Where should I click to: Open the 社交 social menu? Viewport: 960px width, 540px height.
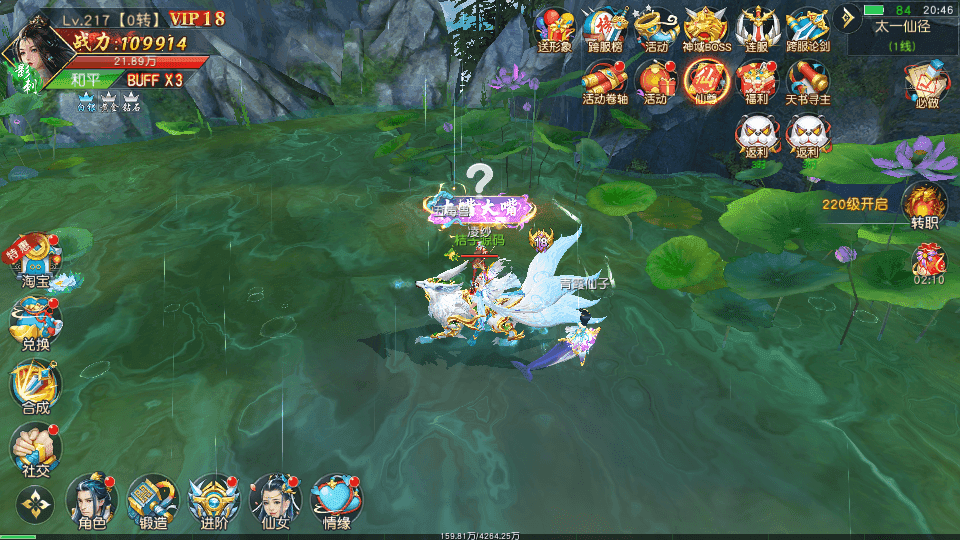click(x=35, y=449)
